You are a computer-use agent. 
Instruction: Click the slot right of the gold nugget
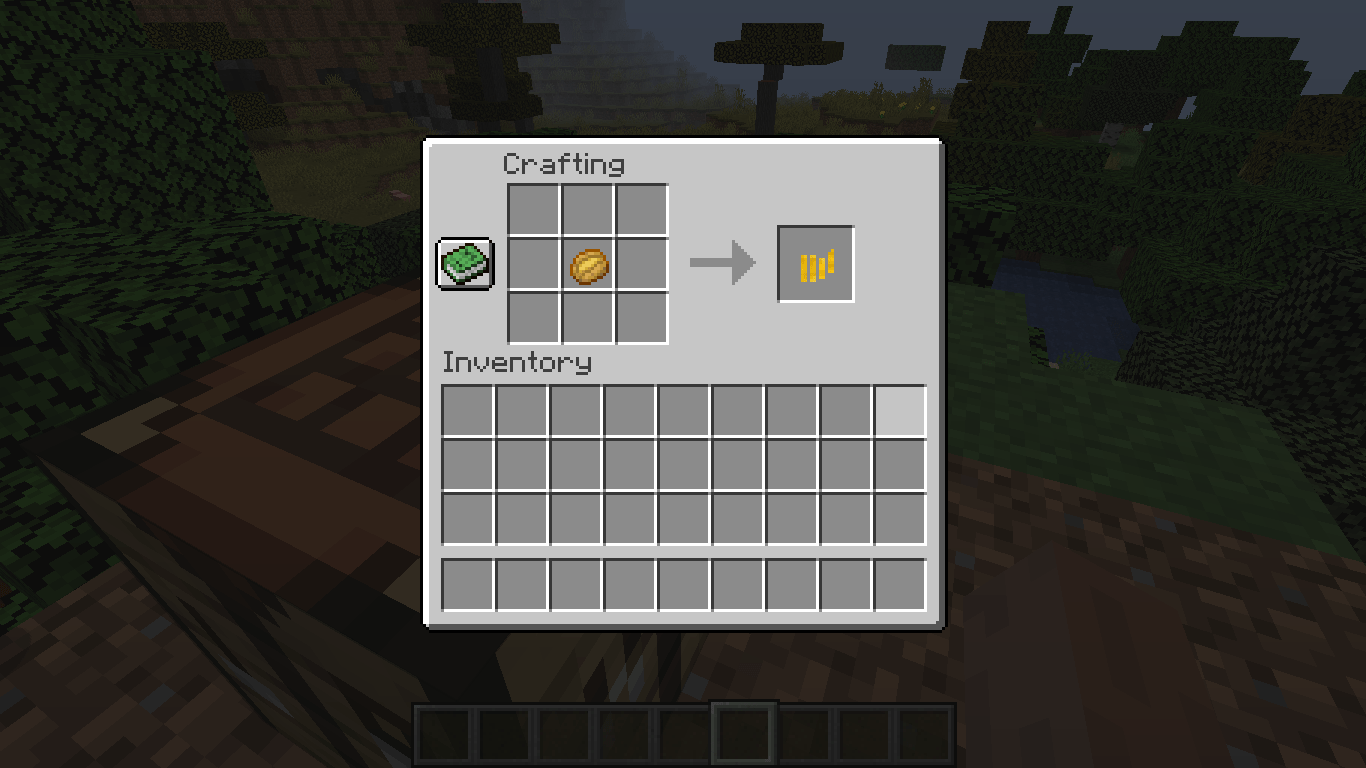tap(640, 263)
